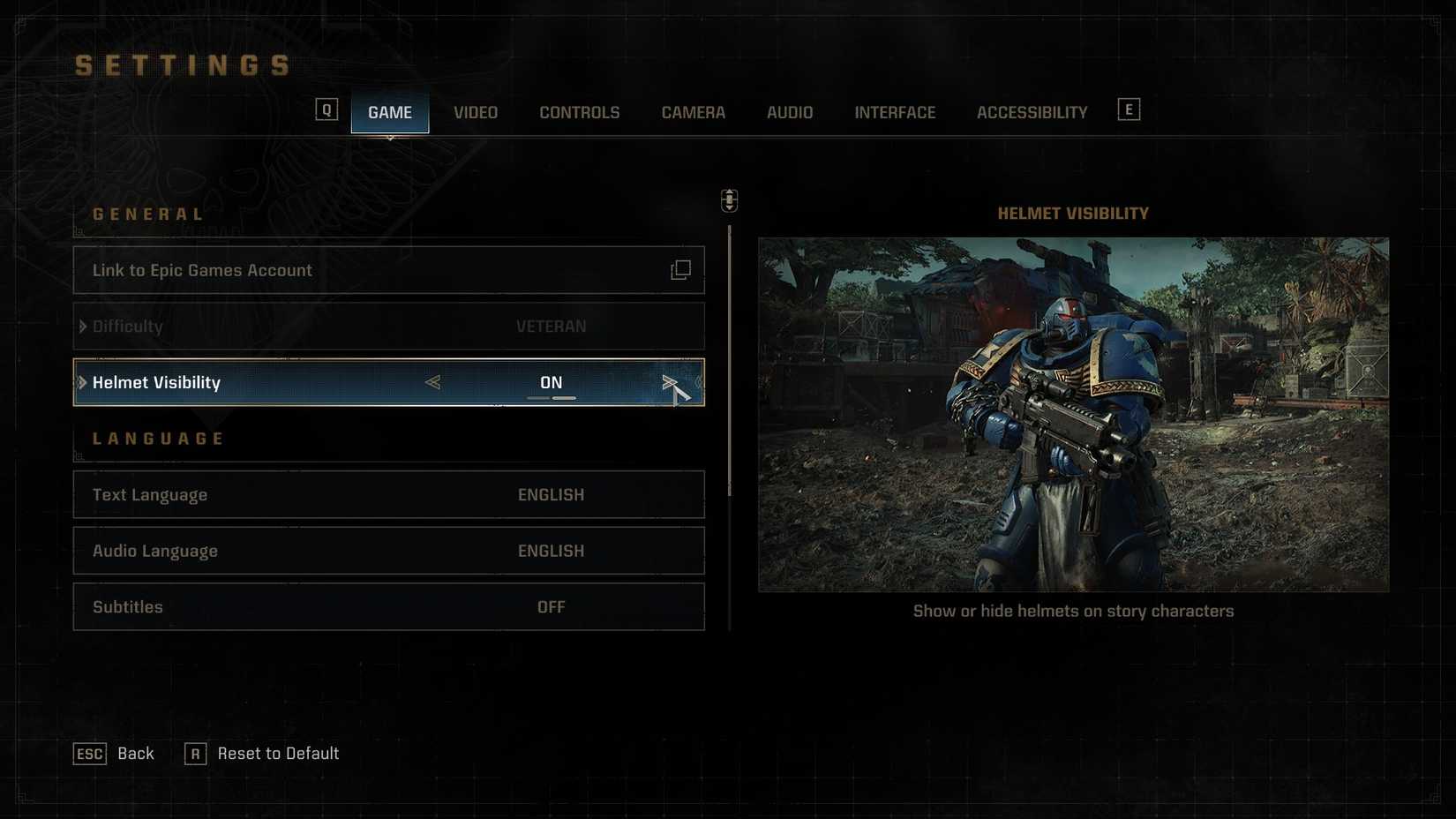Viewport: 1456px width, 819px height.
Task: Click the ESC key icon next to Back
Action: [x=88, y=754]
